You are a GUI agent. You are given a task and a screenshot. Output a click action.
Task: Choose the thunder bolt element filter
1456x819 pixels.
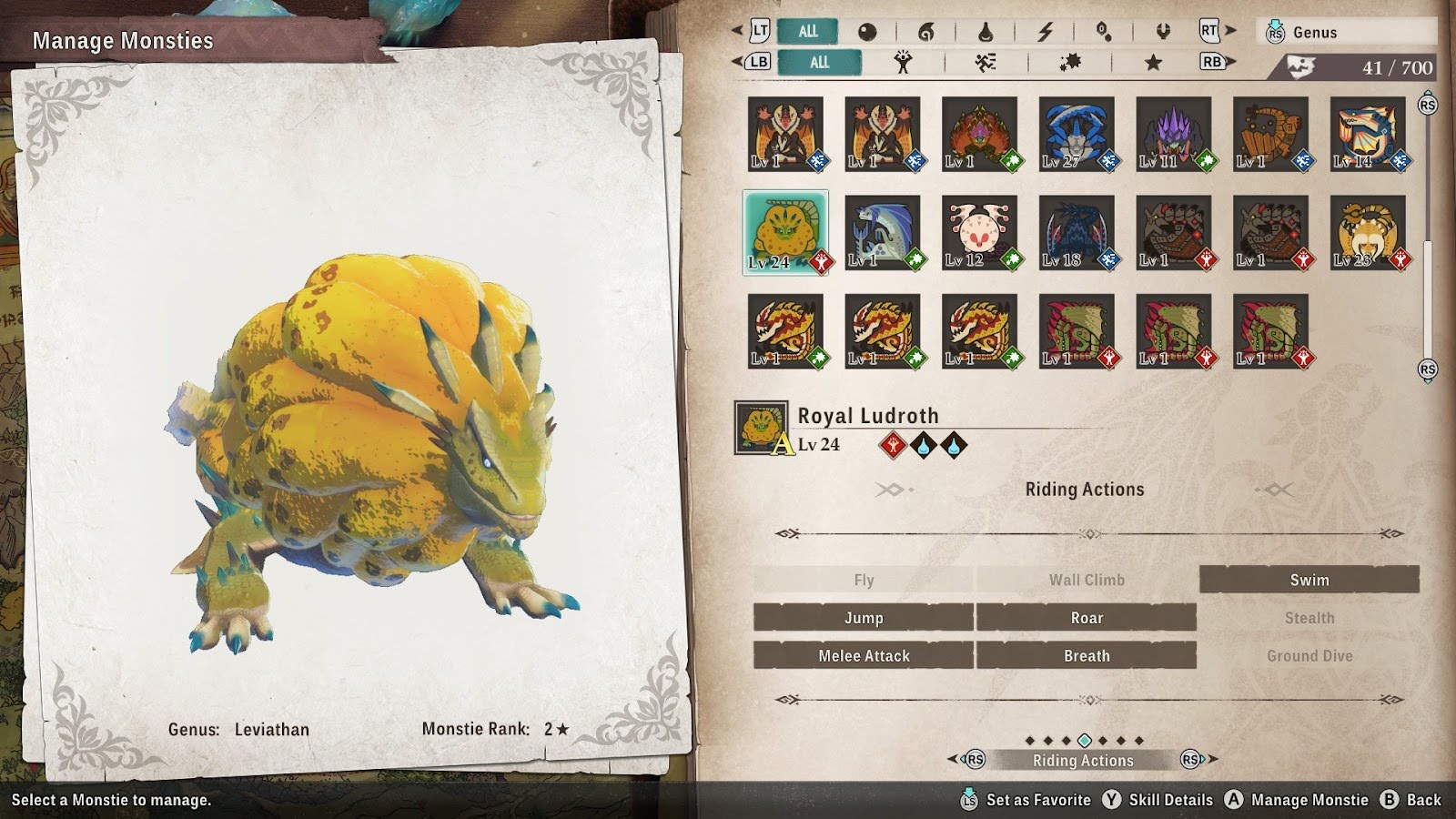[x=1045, y=32]
